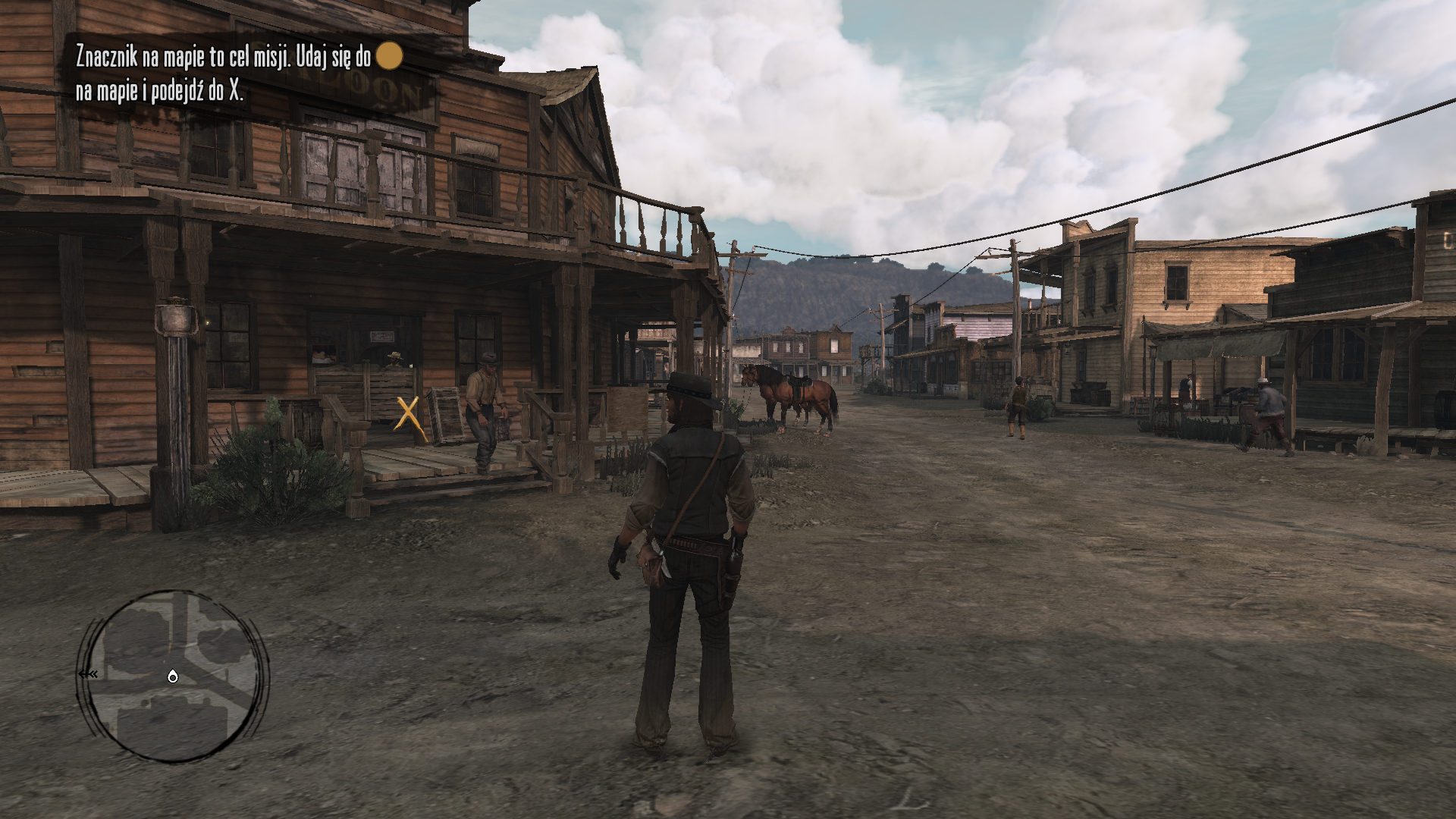The height and width of the screenshot is (819, 1456).
Task: Click the arrow marker on the minimap's edge
Action: [89, 674]
